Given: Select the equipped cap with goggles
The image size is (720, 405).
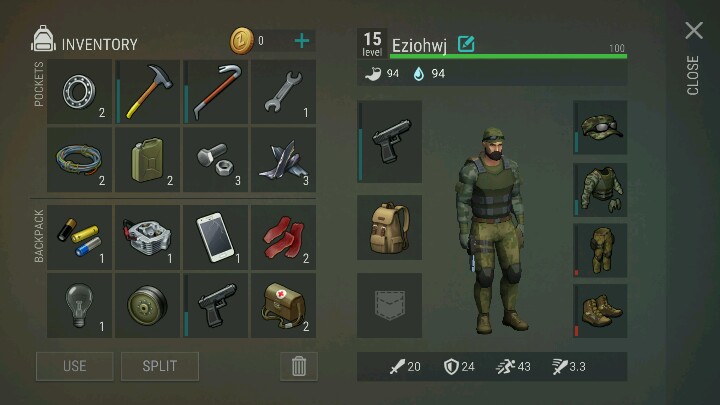Looking at the screenshot, I should pos(600,128).
